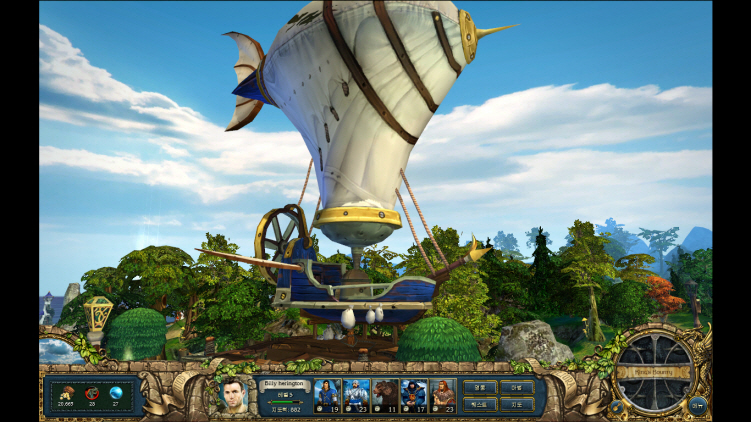
Task: Select the blue swordsman troop with 19 units
Action: [328, 394]
